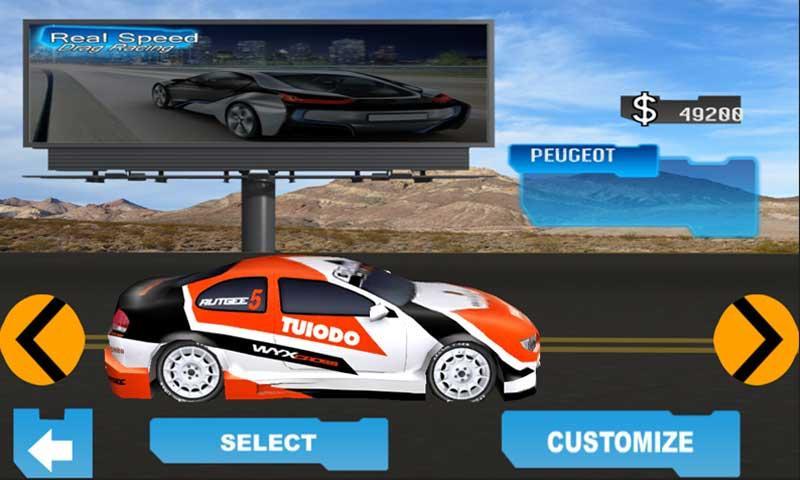The image size is (800, 480).
Task: Select the Peugeot car
Action: point(268,442)
